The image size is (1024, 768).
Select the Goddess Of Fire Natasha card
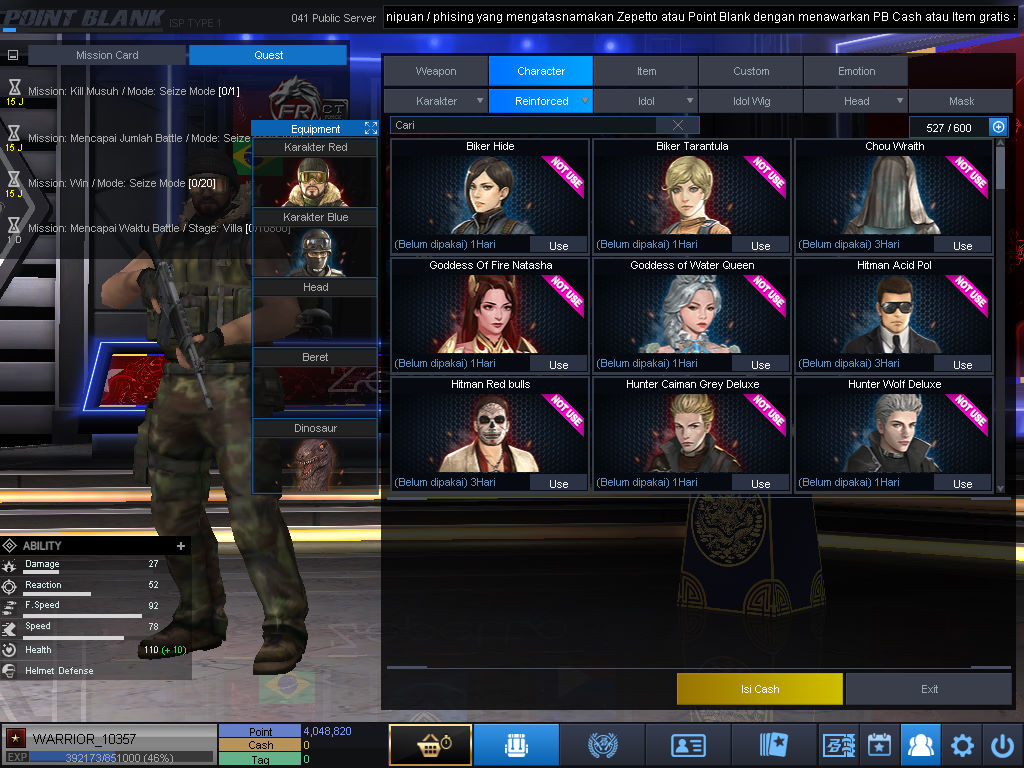coord(490,310)
